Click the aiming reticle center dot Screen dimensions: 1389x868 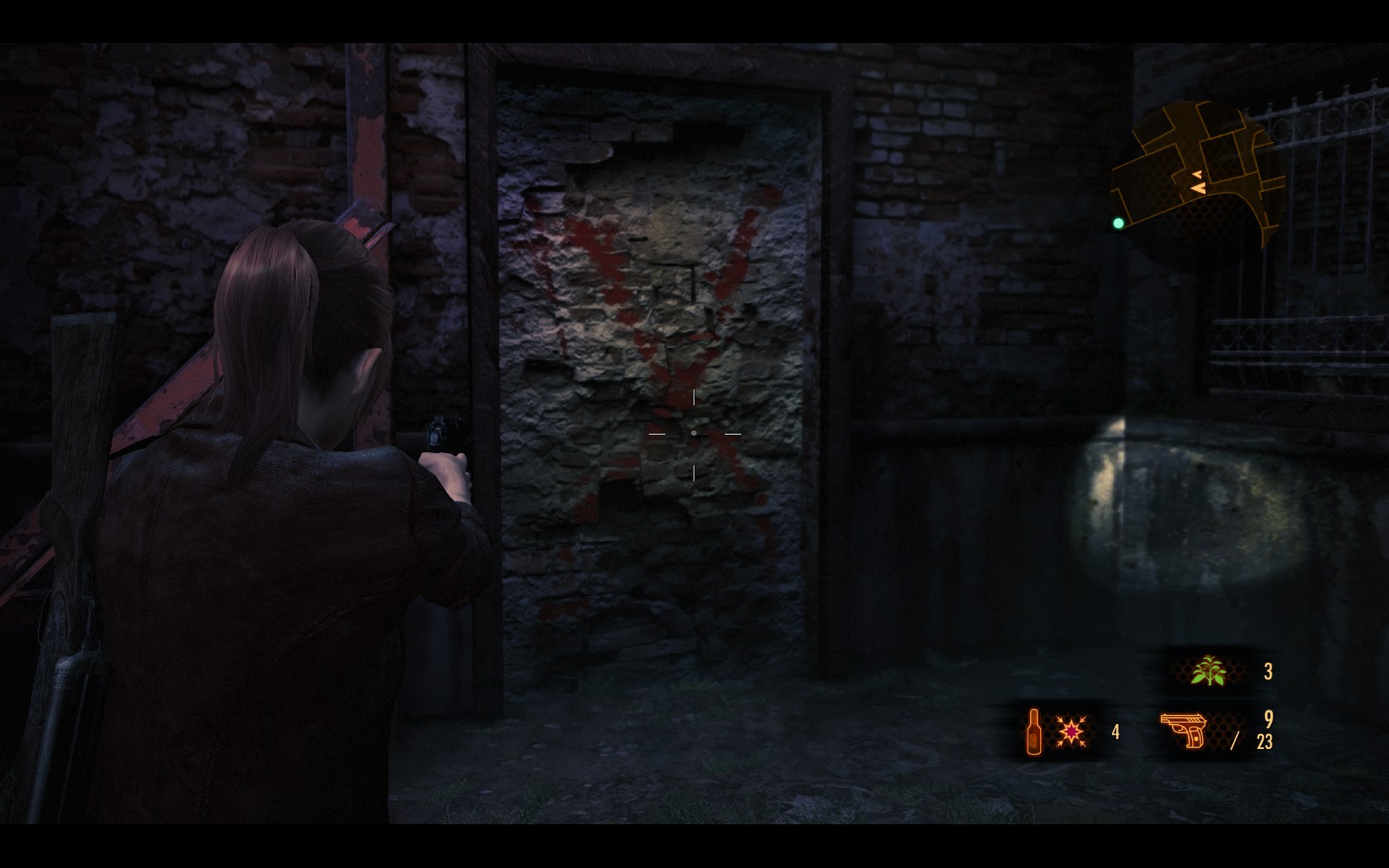click(693, 432)
